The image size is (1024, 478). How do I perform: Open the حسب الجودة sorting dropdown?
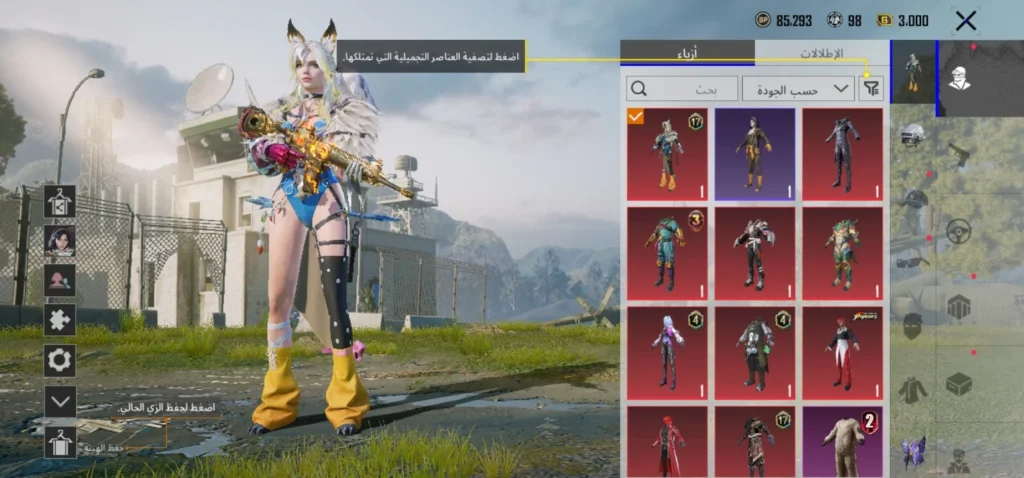pos(797,89)
